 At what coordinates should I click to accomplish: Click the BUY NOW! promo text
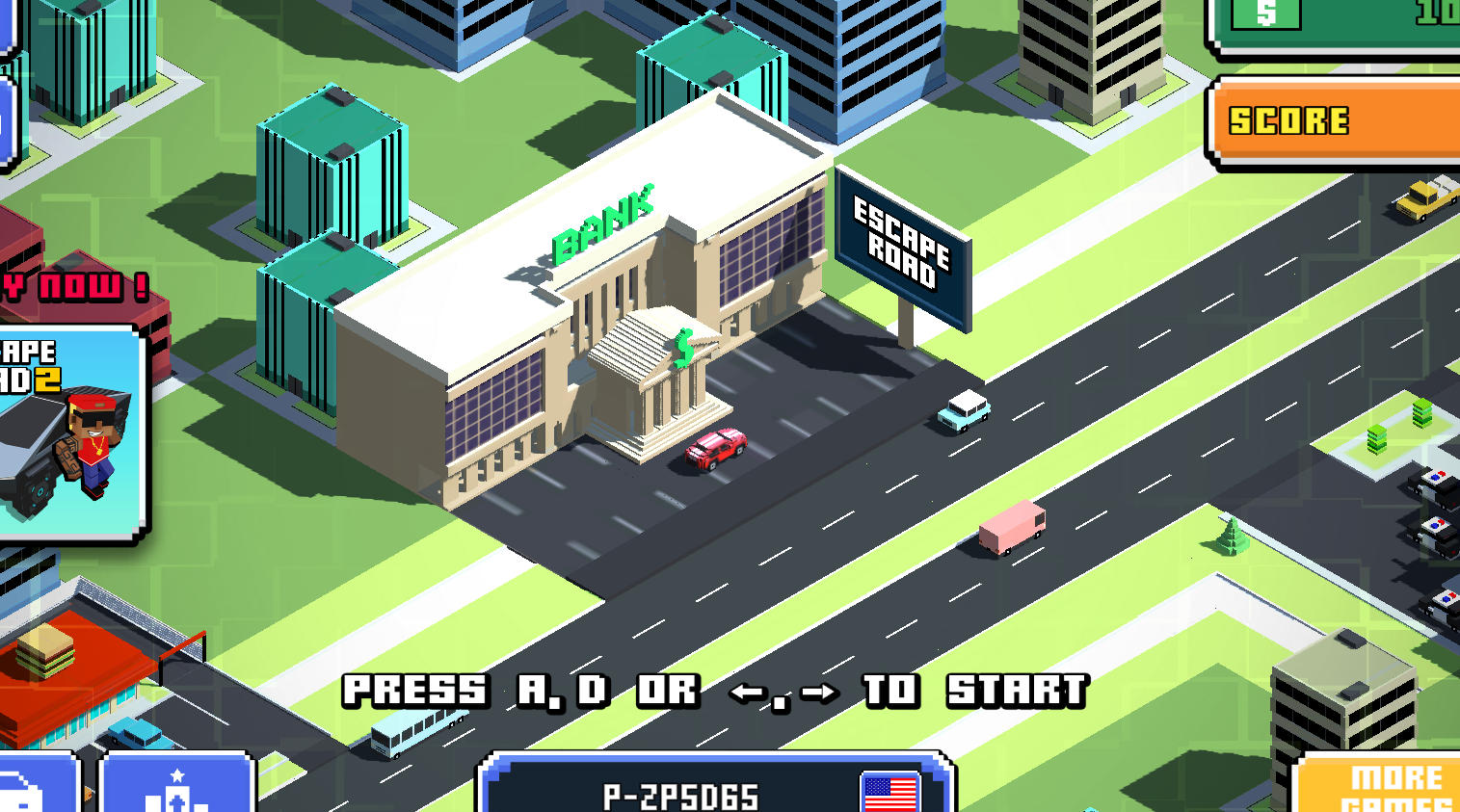[x=67, y=289]
